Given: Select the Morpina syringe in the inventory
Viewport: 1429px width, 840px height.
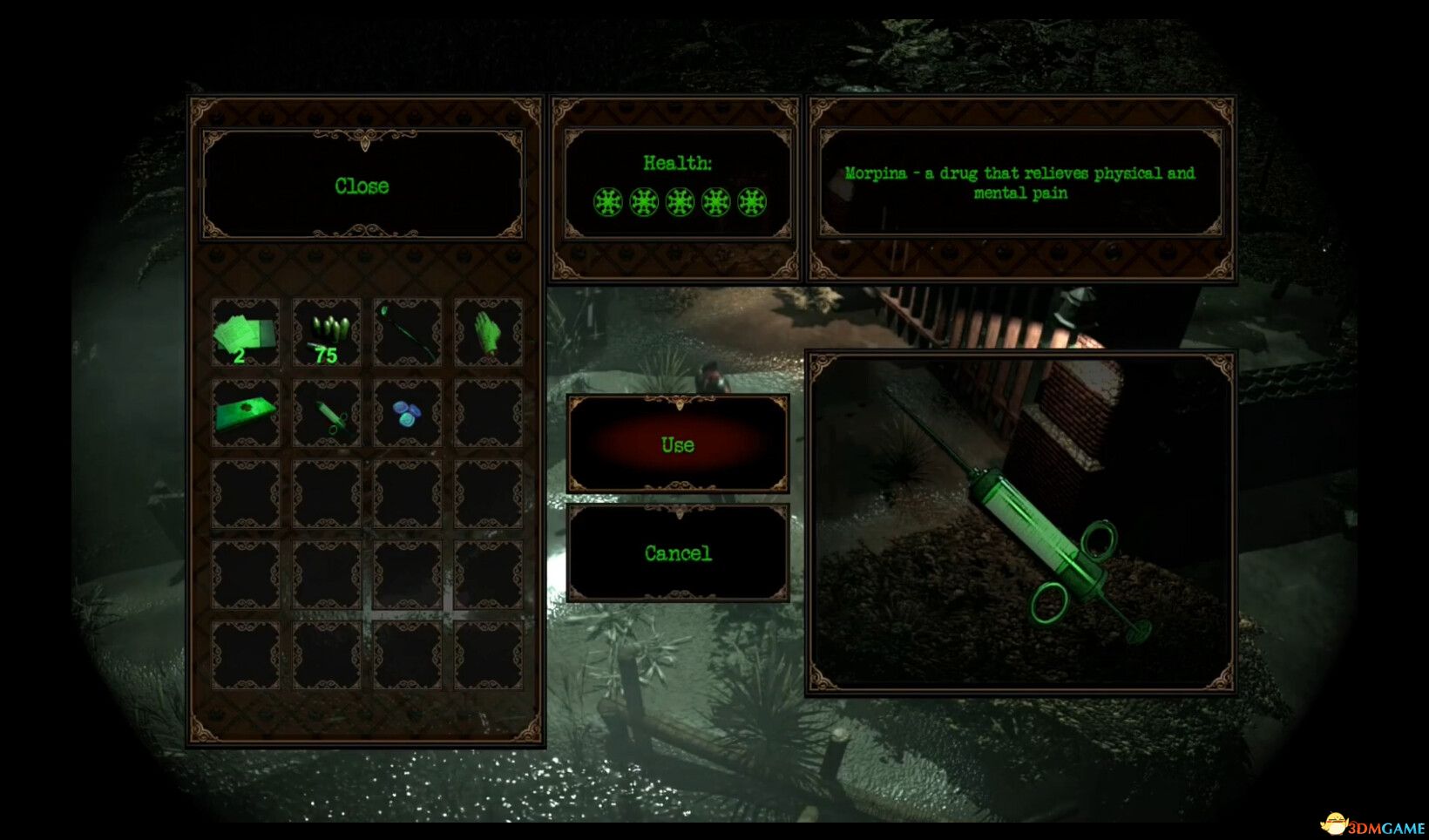Looking at the screenshot, I should click(326, 415).
